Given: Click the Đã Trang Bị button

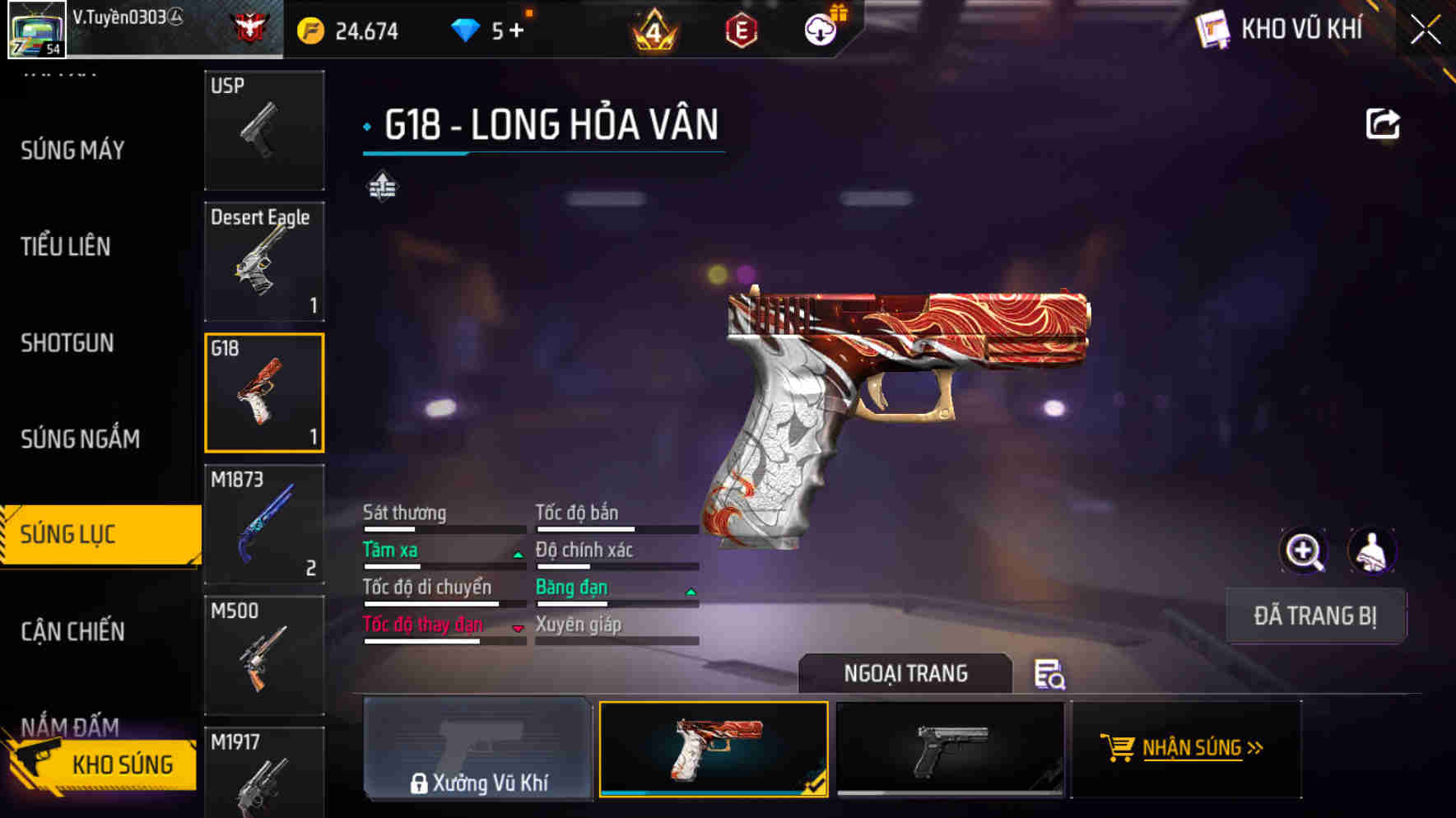Looking at the screenshot, I should [1315, 616].
